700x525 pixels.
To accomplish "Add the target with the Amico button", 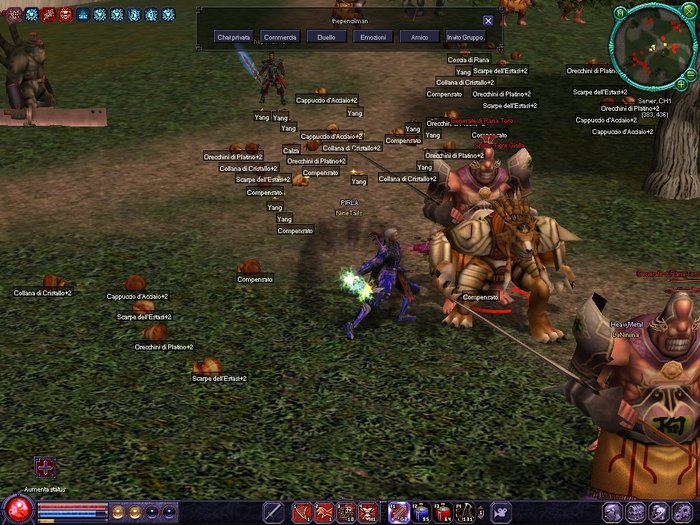I will [419, 37].
